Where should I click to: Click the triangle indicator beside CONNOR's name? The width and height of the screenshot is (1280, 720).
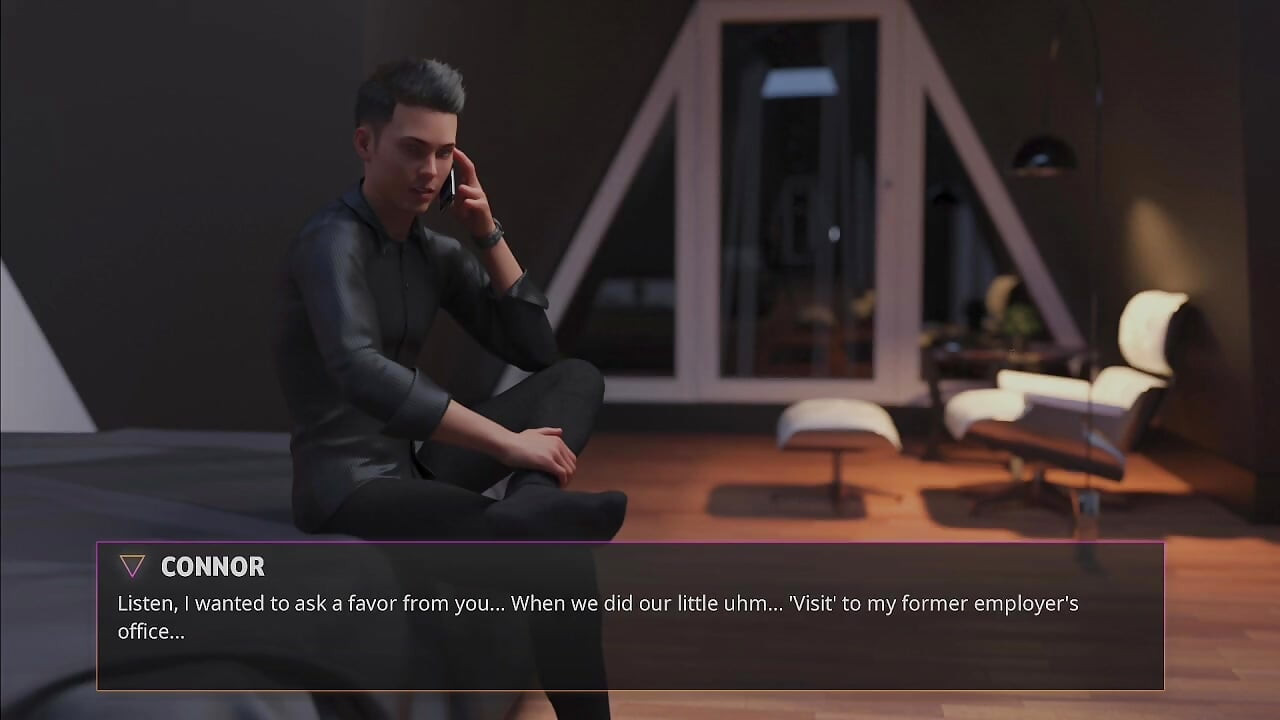[131, 566]
